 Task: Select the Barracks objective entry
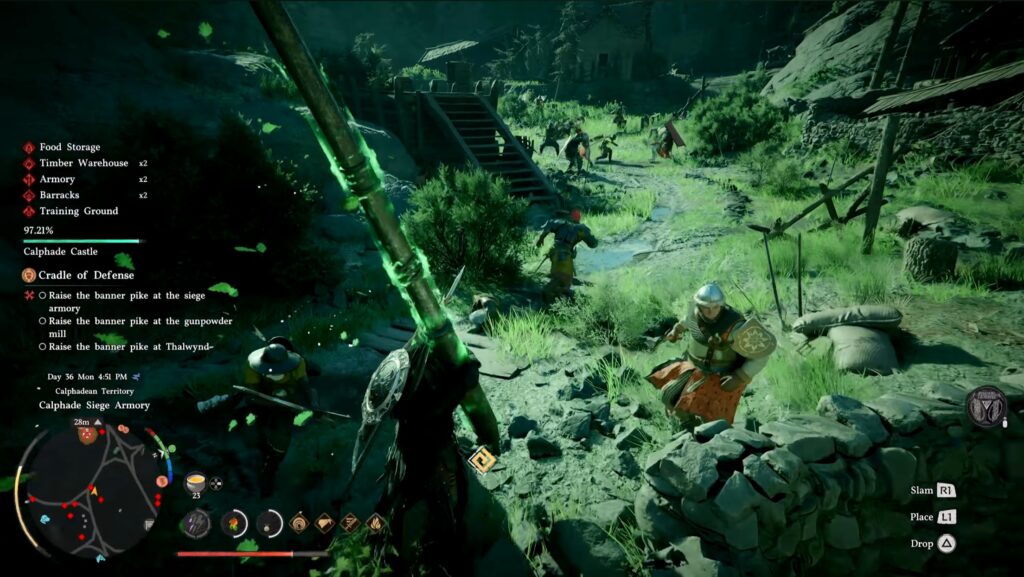[x=59, y=195]
